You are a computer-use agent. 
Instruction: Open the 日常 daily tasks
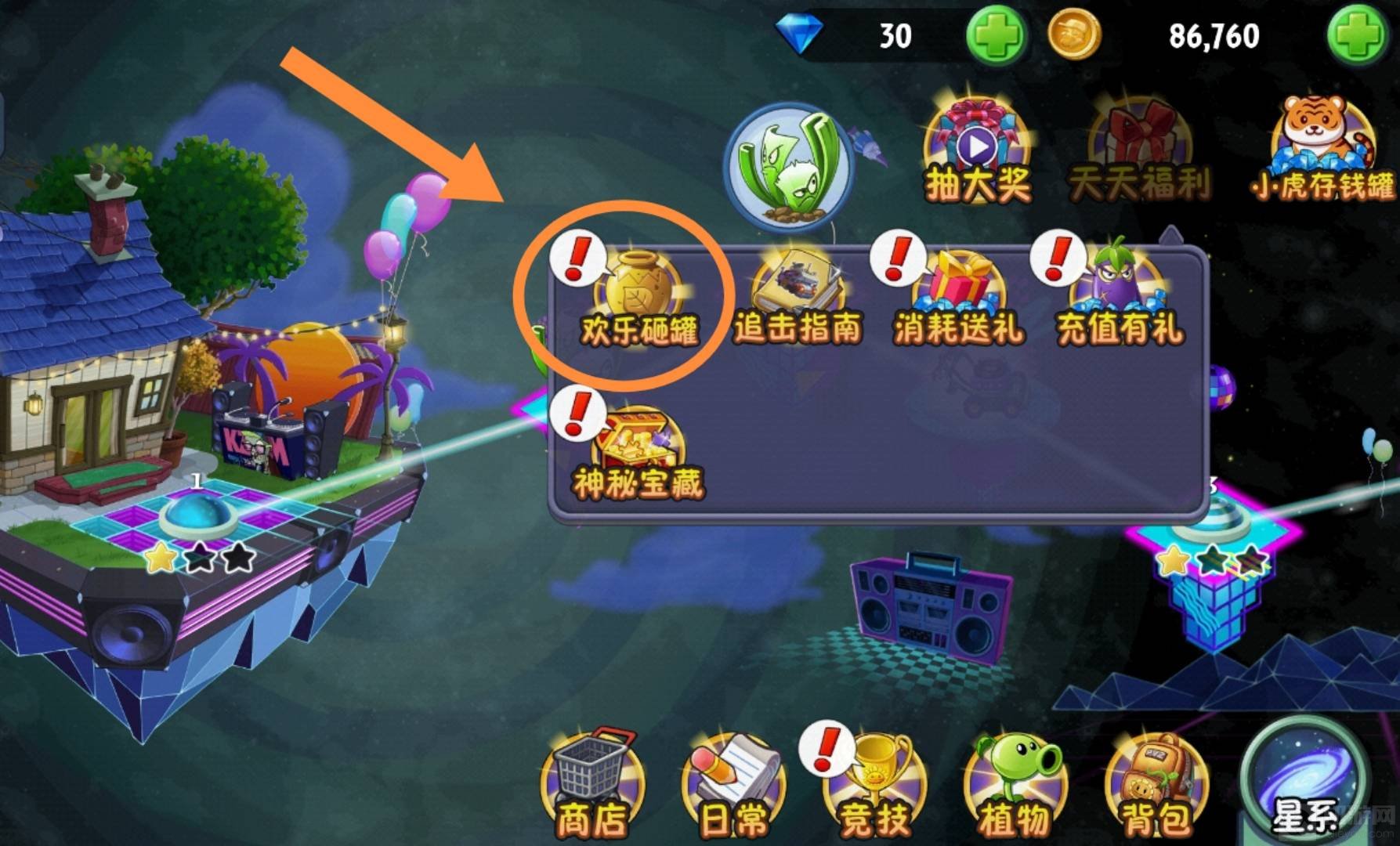[x=733, y=787]
